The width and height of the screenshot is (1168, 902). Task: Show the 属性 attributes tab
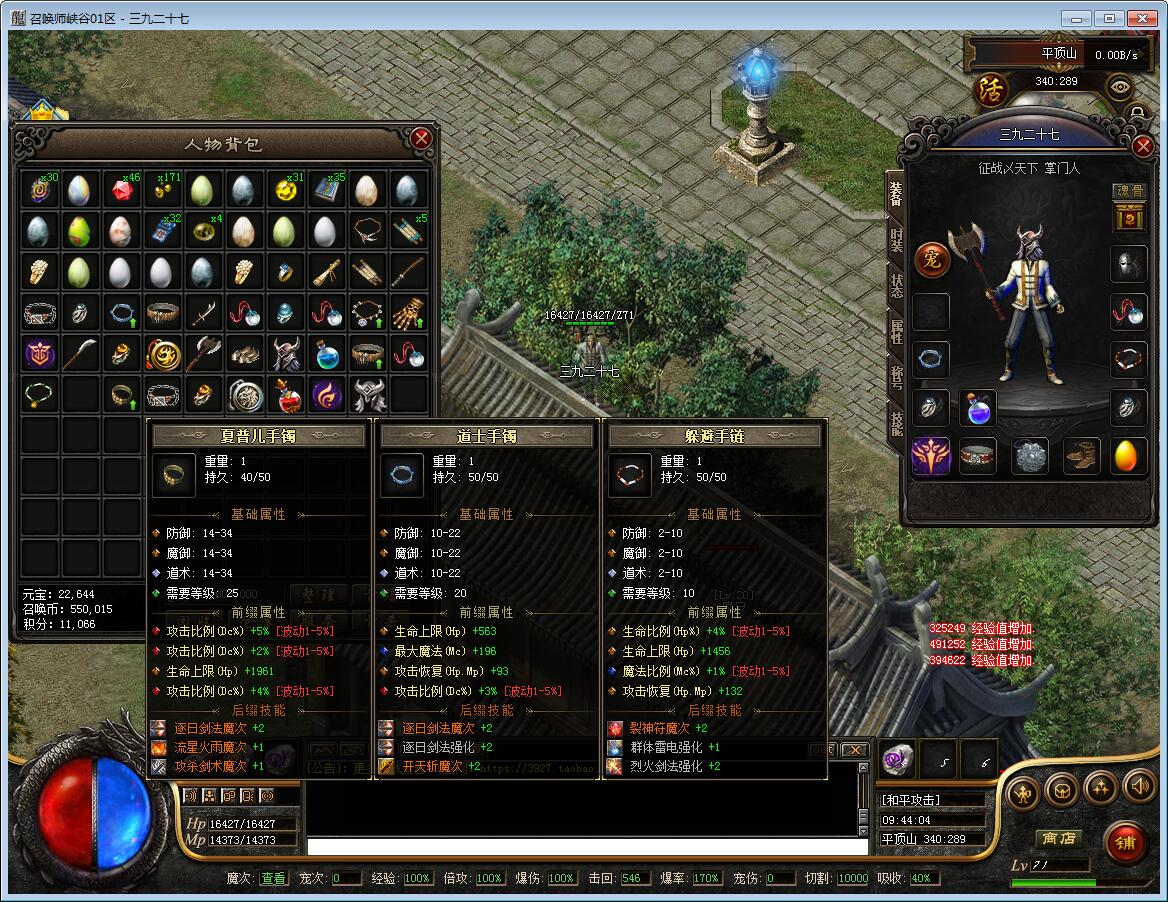tap(896, 331)
